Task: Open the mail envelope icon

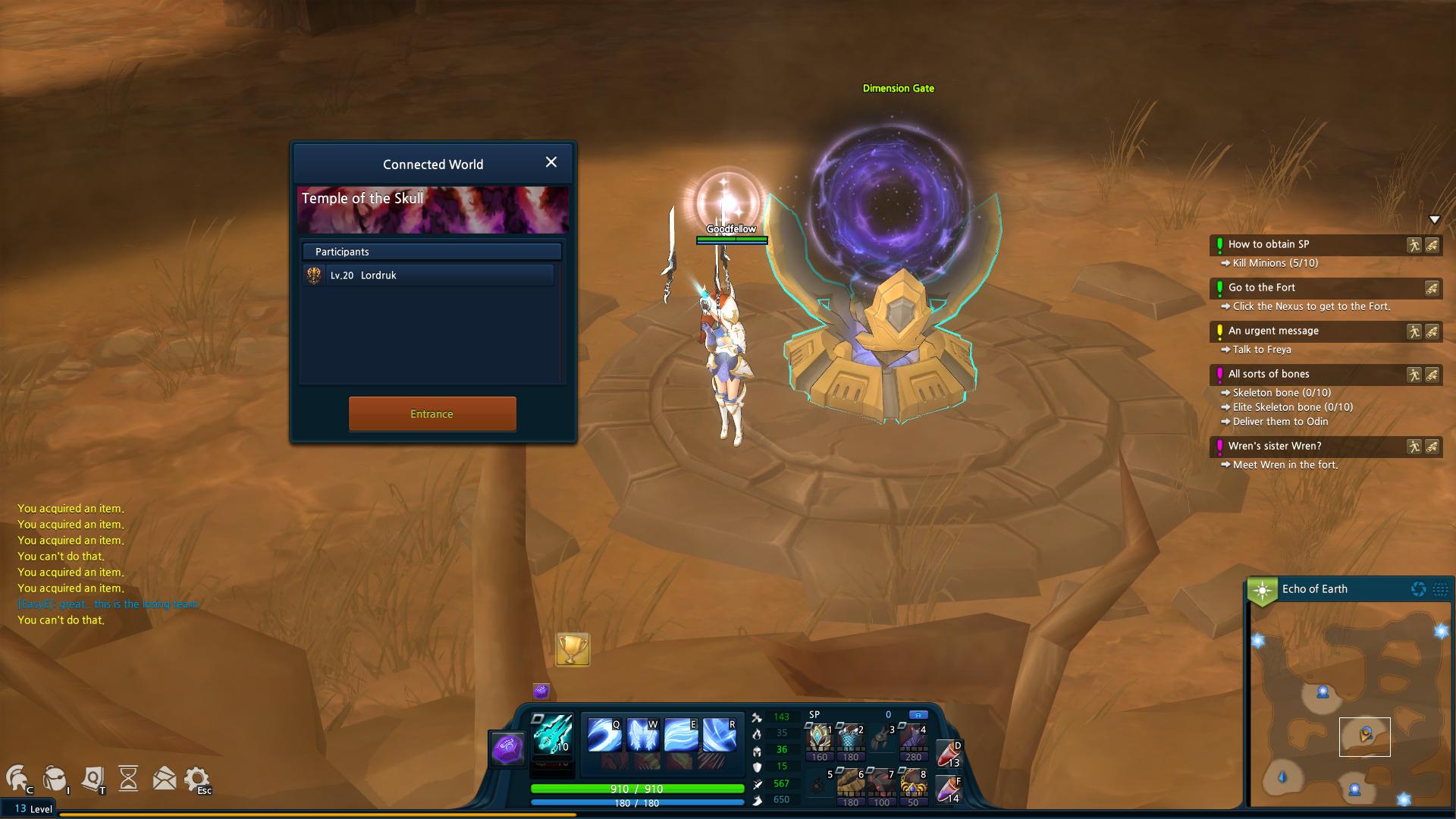Action: coord(164,779)
